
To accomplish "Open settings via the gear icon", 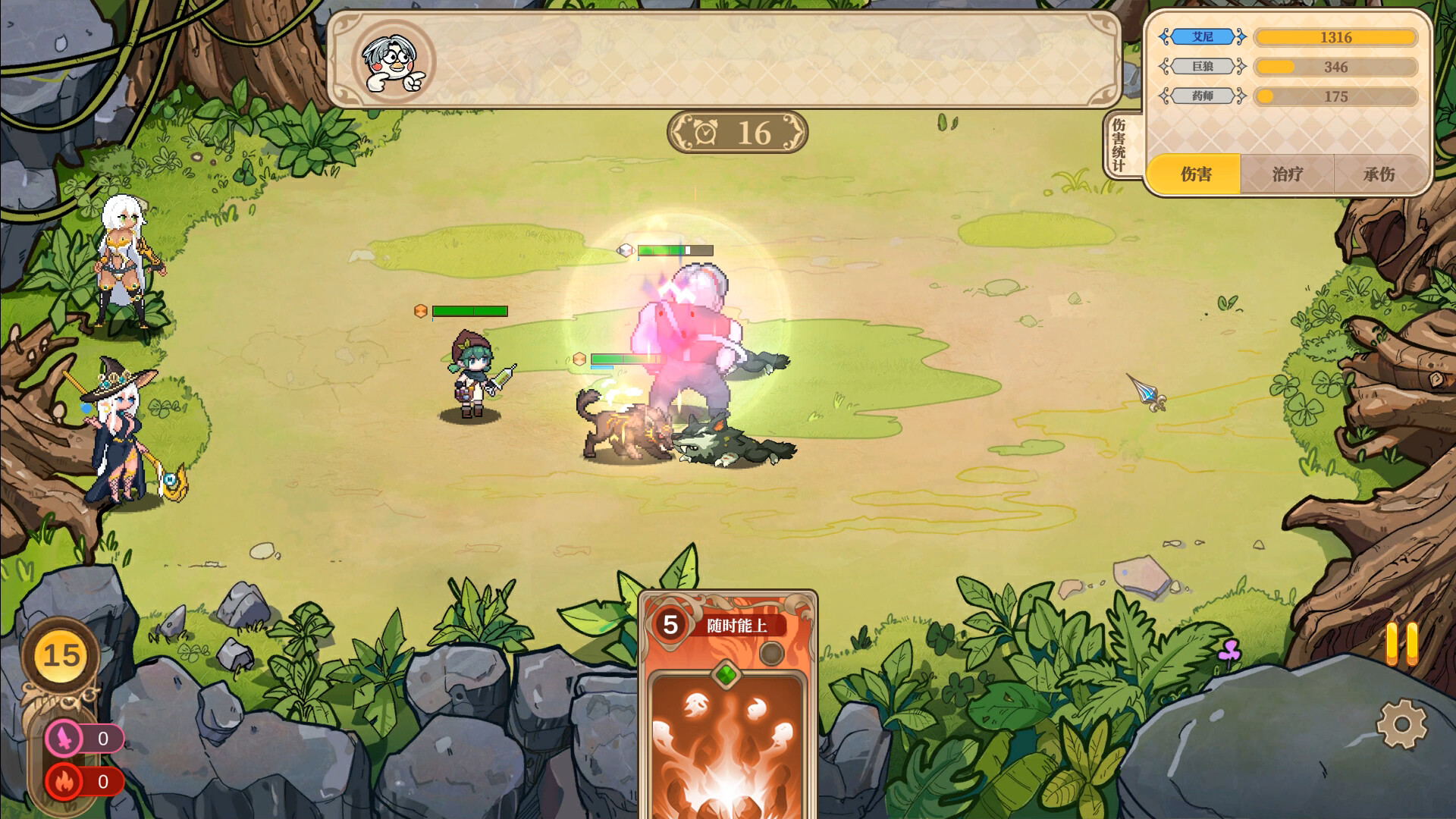I will pyautogui.click(x=1401, y=724).
